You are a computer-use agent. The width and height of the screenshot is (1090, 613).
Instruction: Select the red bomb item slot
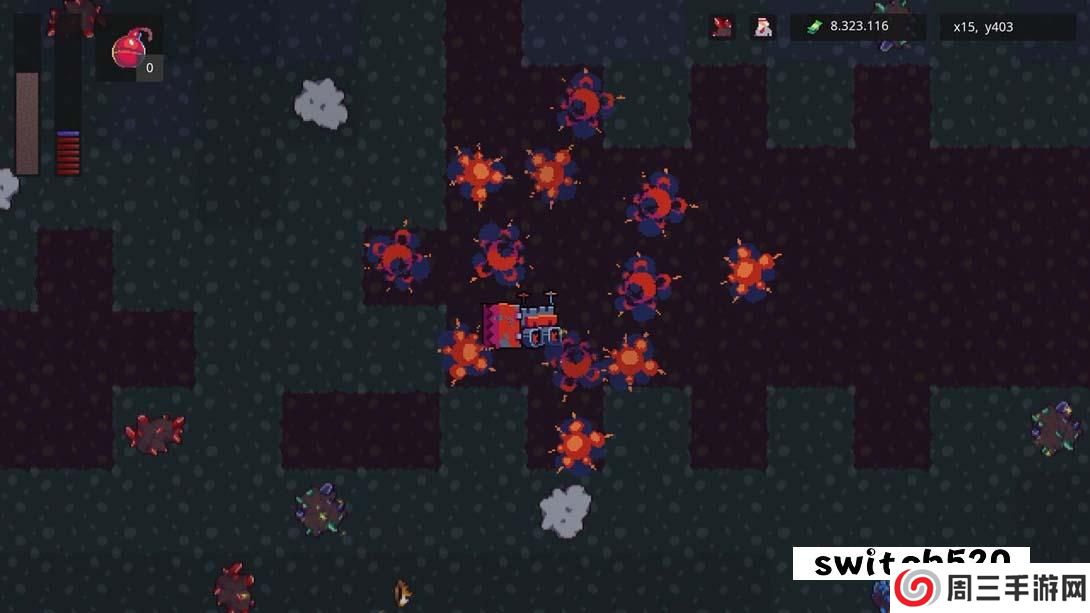point(130,50)
